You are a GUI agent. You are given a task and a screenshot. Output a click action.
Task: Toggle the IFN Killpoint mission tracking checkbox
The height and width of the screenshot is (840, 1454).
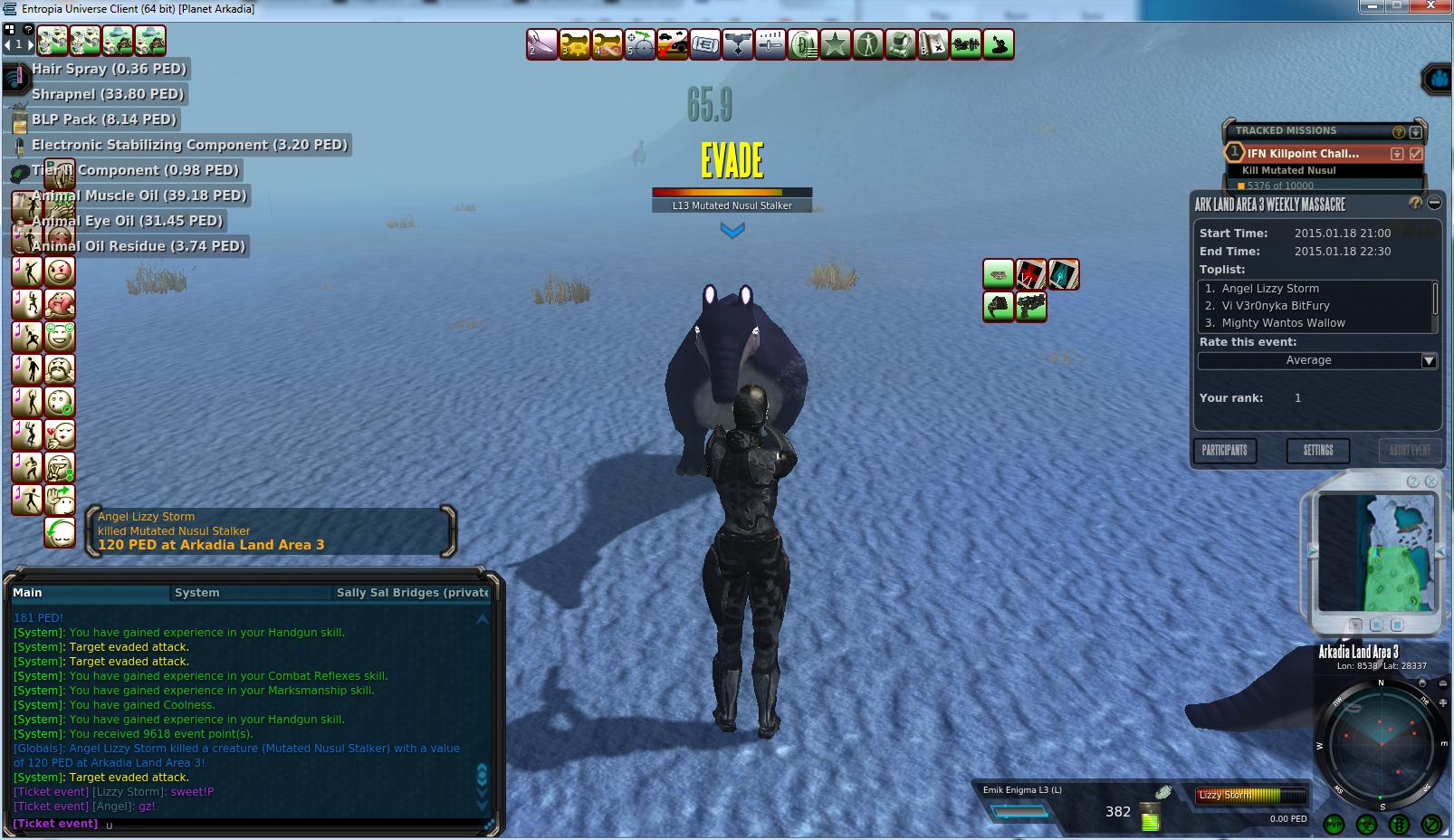pos(1416,154)
